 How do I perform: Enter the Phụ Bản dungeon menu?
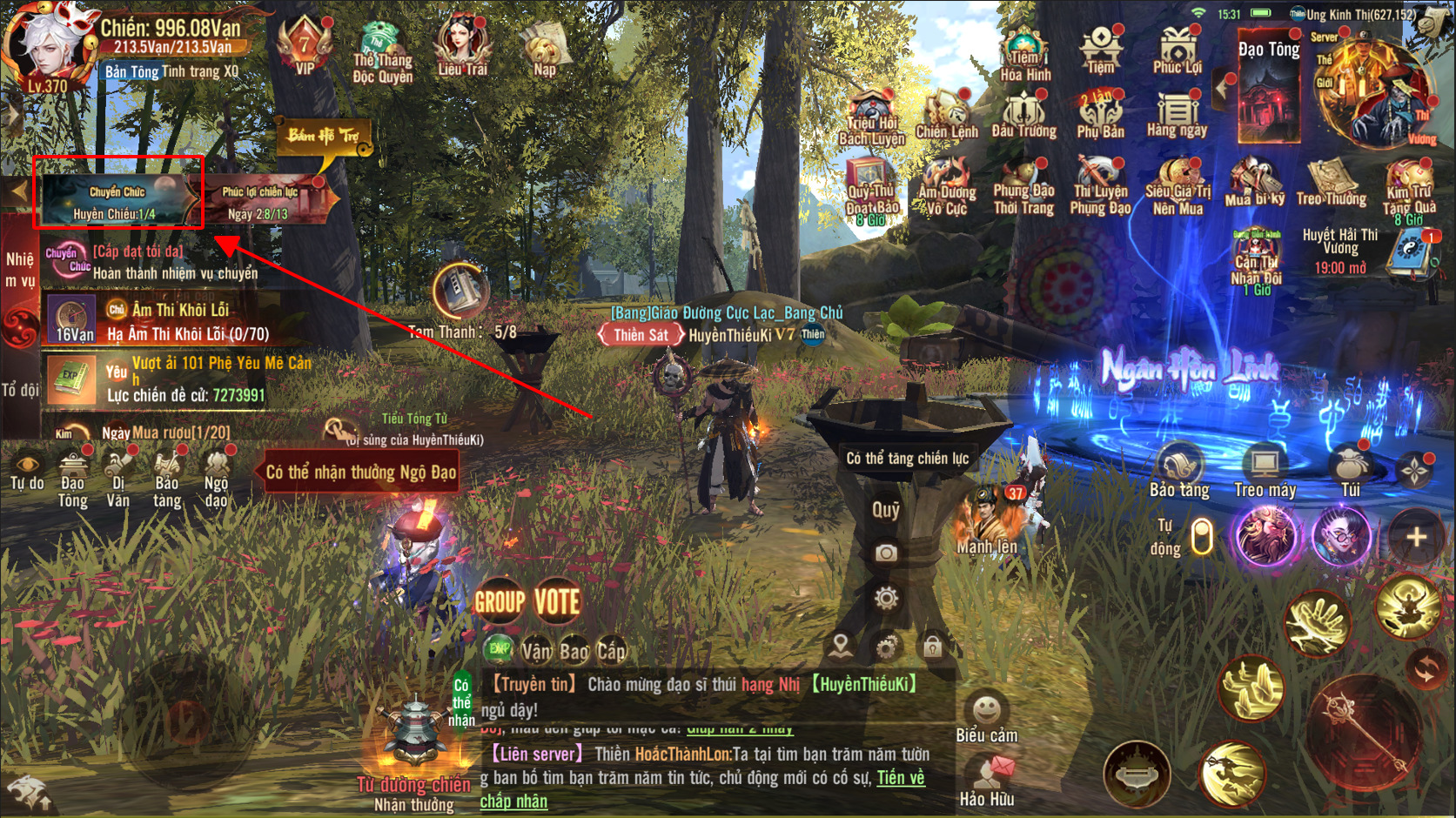pyautogui.click(x=1100, y=114)
